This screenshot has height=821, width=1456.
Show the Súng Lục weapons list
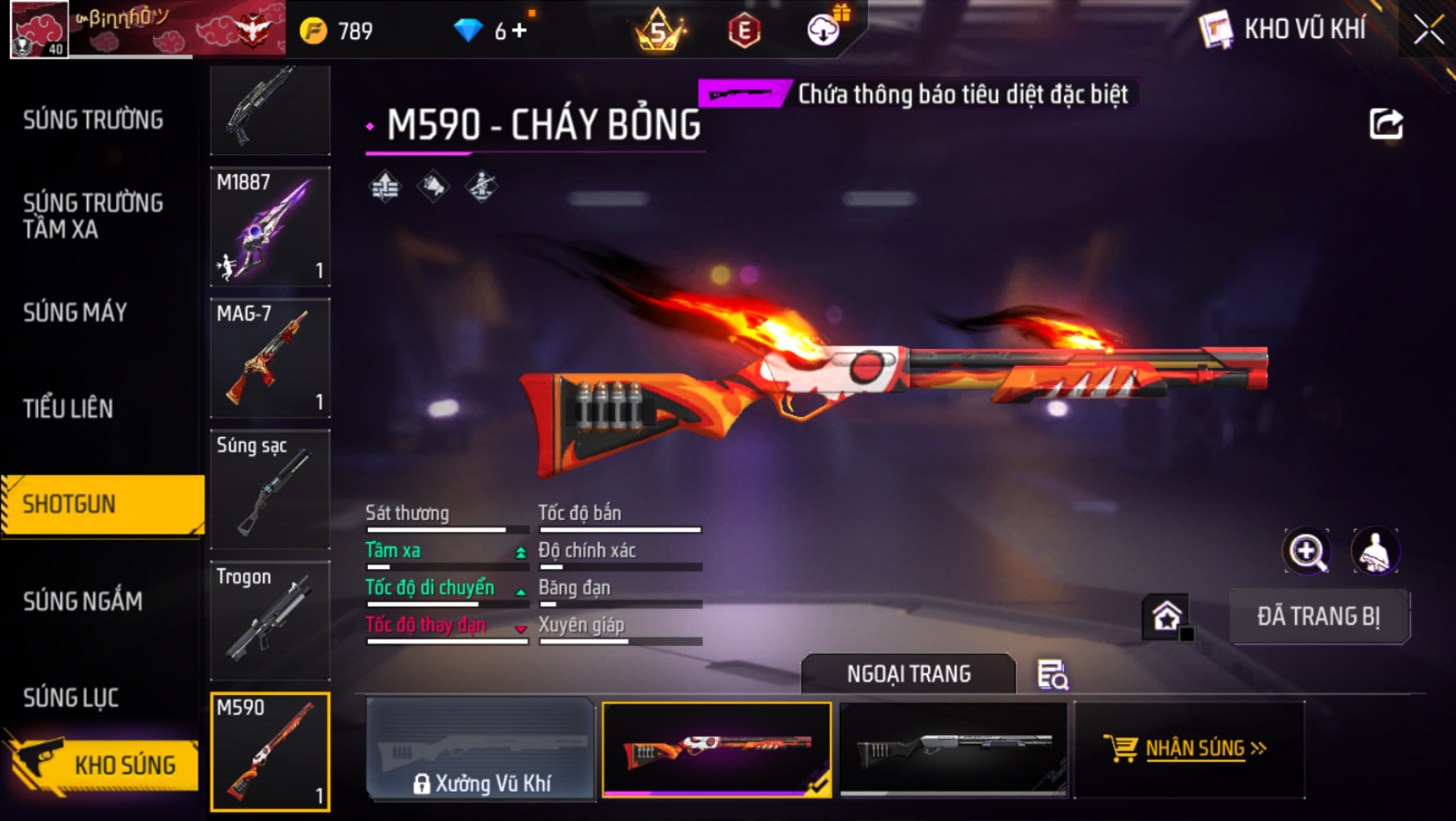(71, 698)
